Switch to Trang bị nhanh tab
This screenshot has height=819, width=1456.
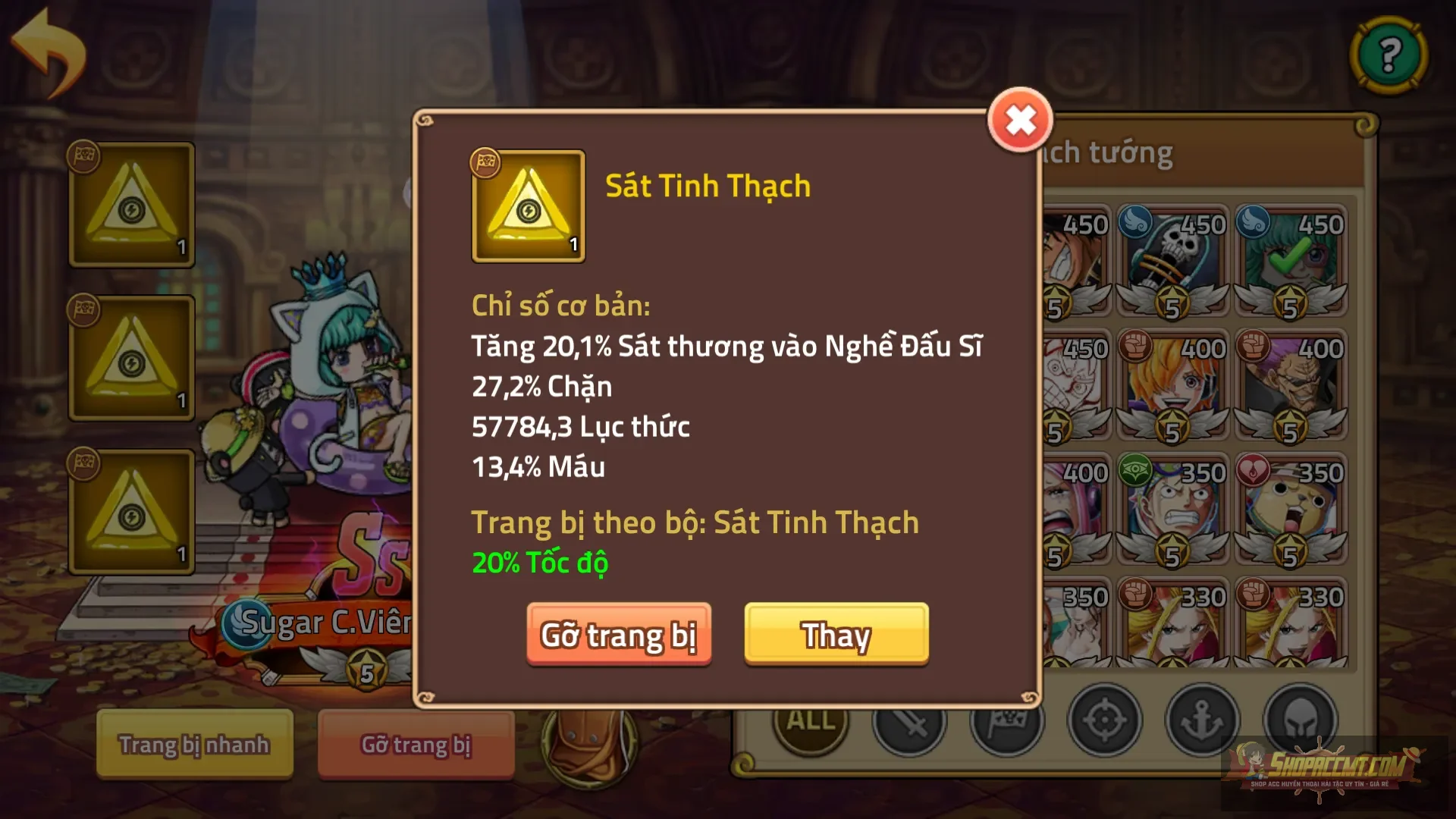point(193,745)
